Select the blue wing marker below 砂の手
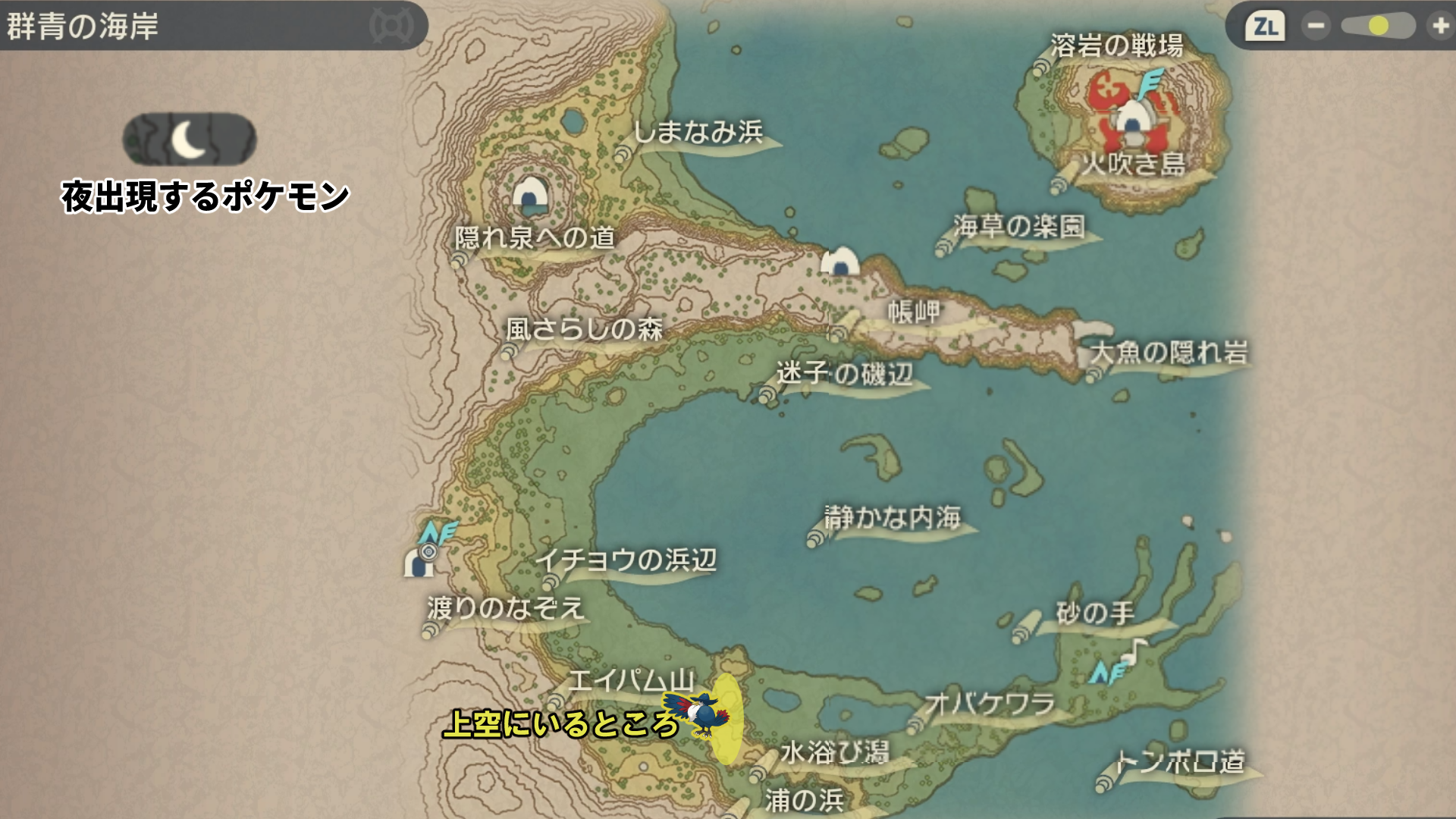The image size is (1456, 819). pyautogui.click(x=1106, y=673)
